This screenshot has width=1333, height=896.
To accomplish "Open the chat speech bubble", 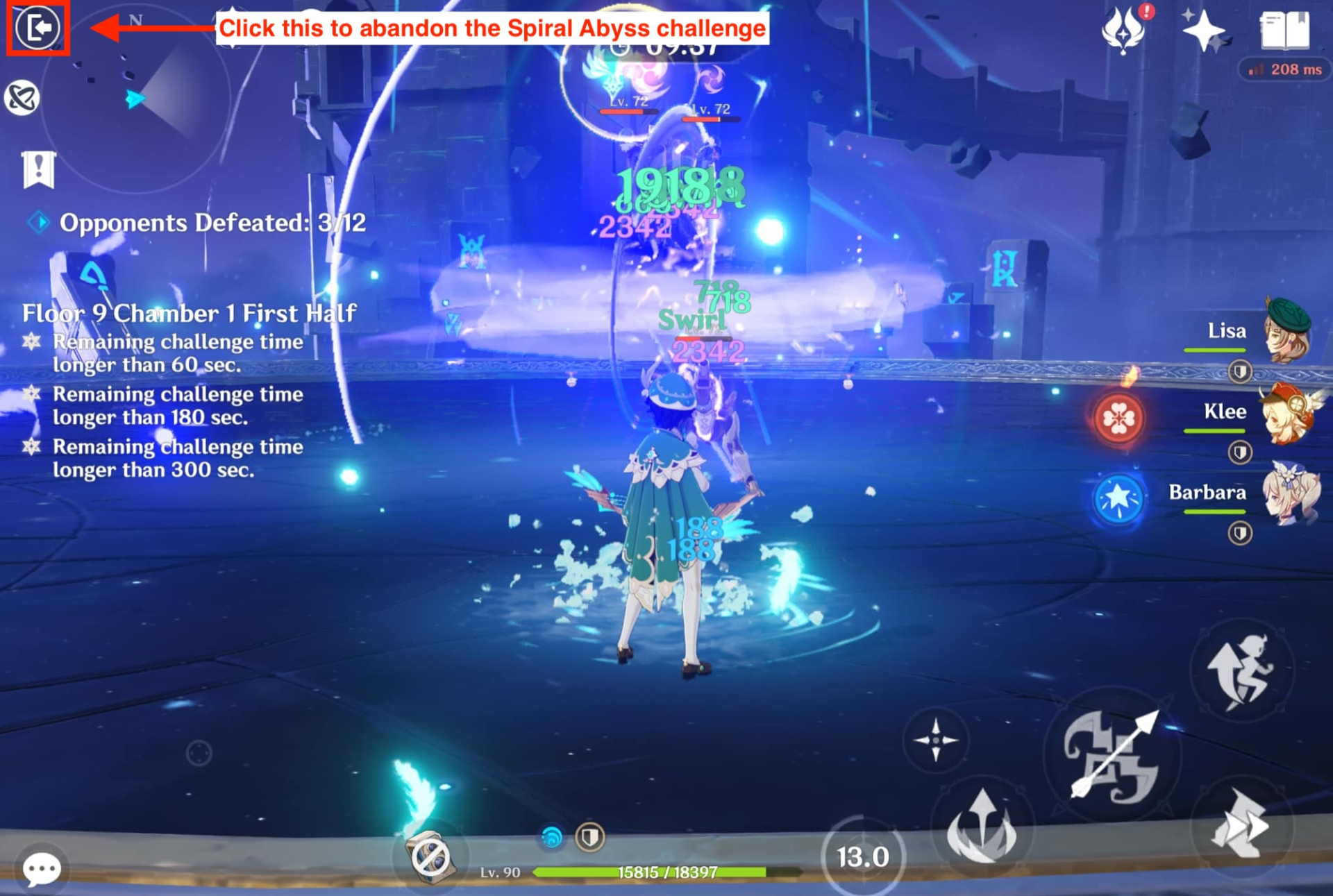I will [42, 868].
